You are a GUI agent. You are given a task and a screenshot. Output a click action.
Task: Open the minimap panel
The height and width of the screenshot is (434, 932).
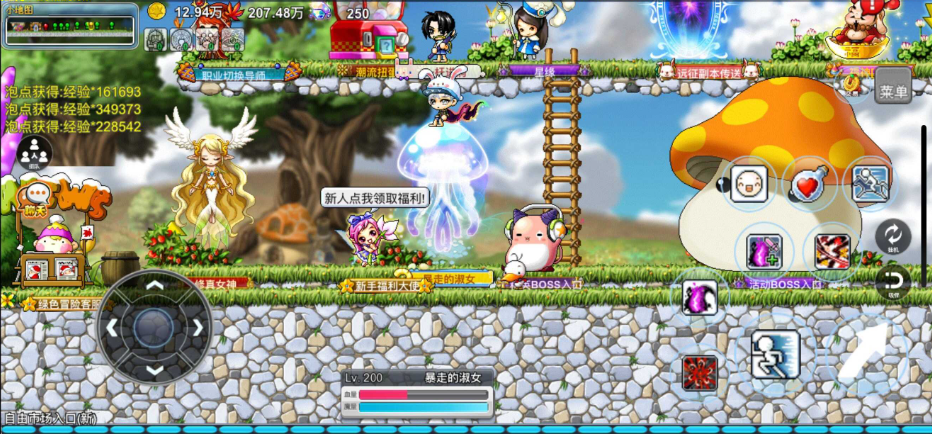(x=70, y=26)
